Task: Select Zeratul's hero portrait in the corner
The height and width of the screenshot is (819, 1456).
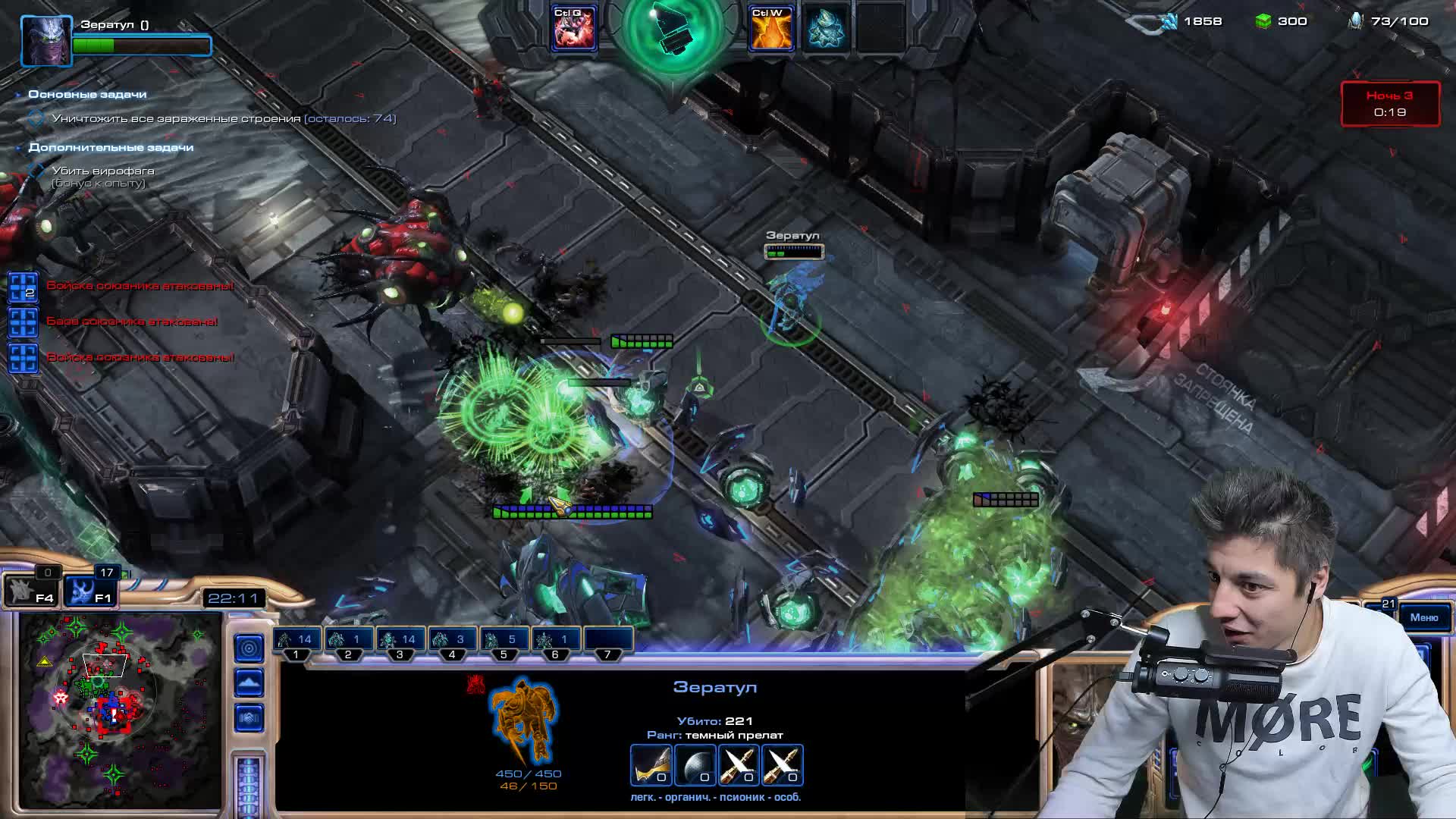Action: pyautogui.click(x=45, y=40)
